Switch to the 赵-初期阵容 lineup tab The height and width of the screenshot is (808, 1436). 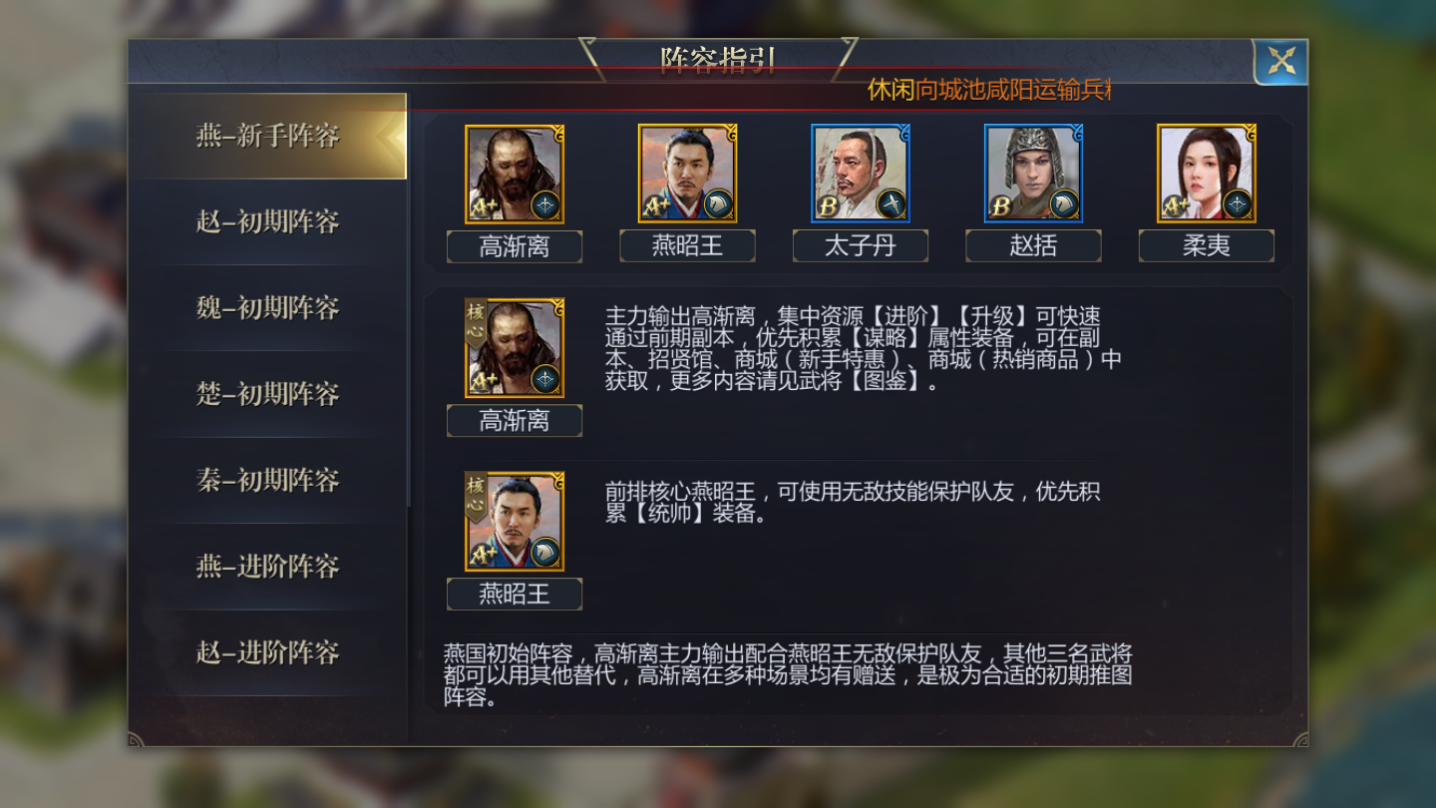(x=268, y=224)
